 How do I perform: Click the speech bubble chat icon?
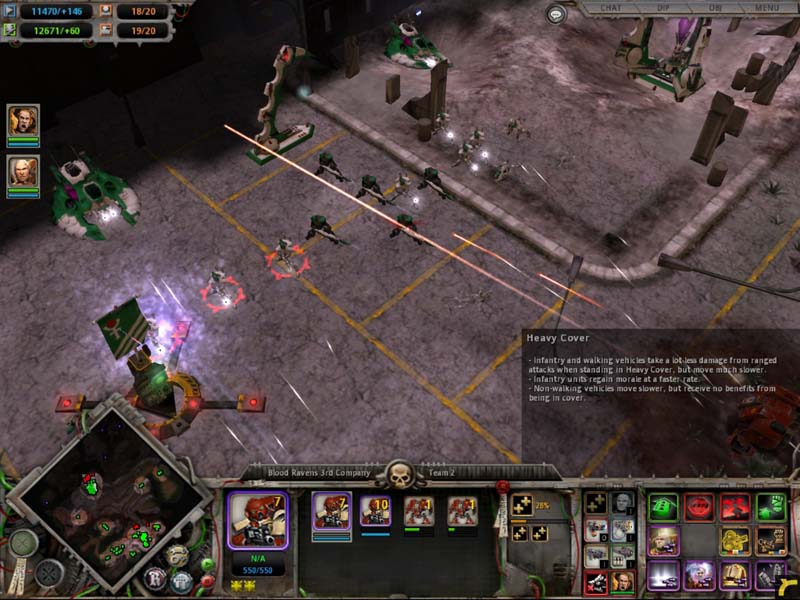pyautogui.click(x=557, y=14)
